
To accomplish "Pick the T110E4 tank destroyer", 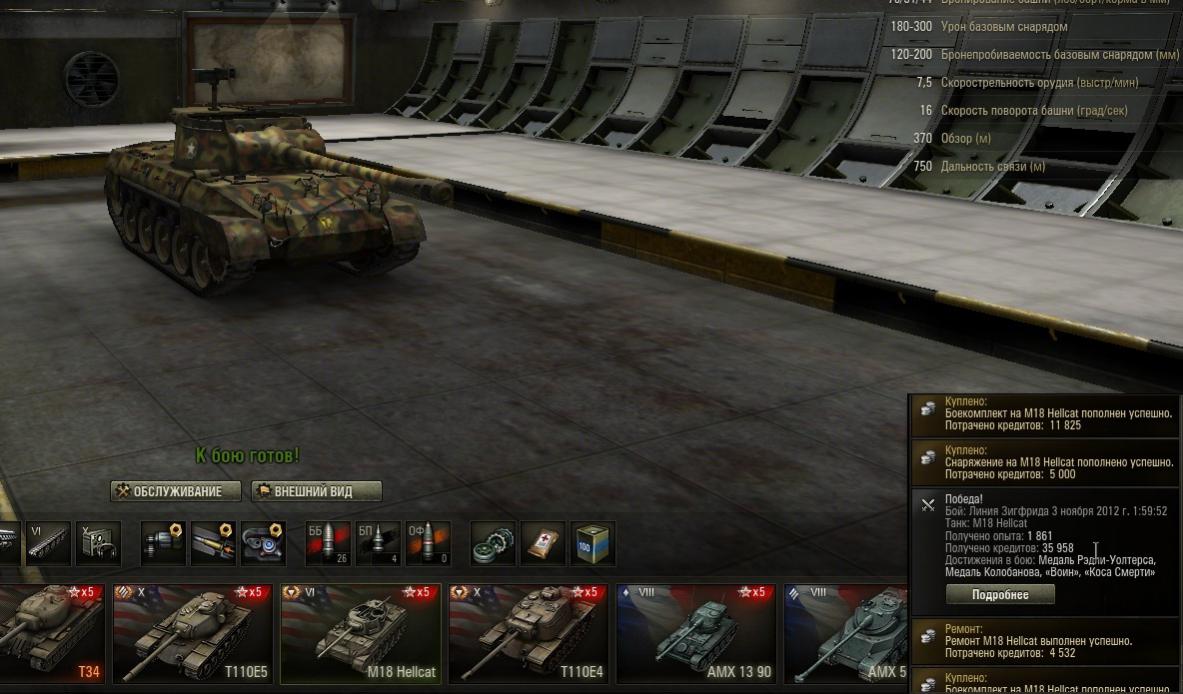I will coord(528,633).
